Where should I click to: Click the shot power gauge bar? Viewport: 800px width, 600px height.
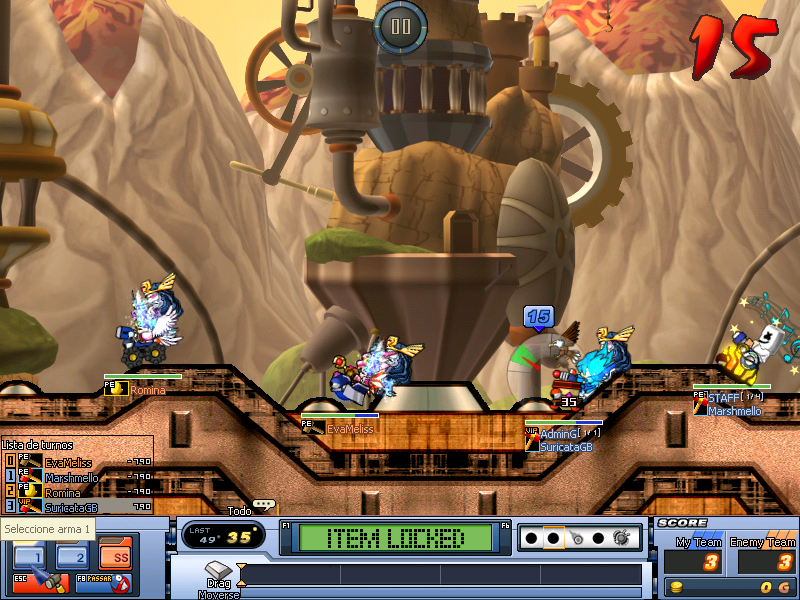tap(440, 575)
